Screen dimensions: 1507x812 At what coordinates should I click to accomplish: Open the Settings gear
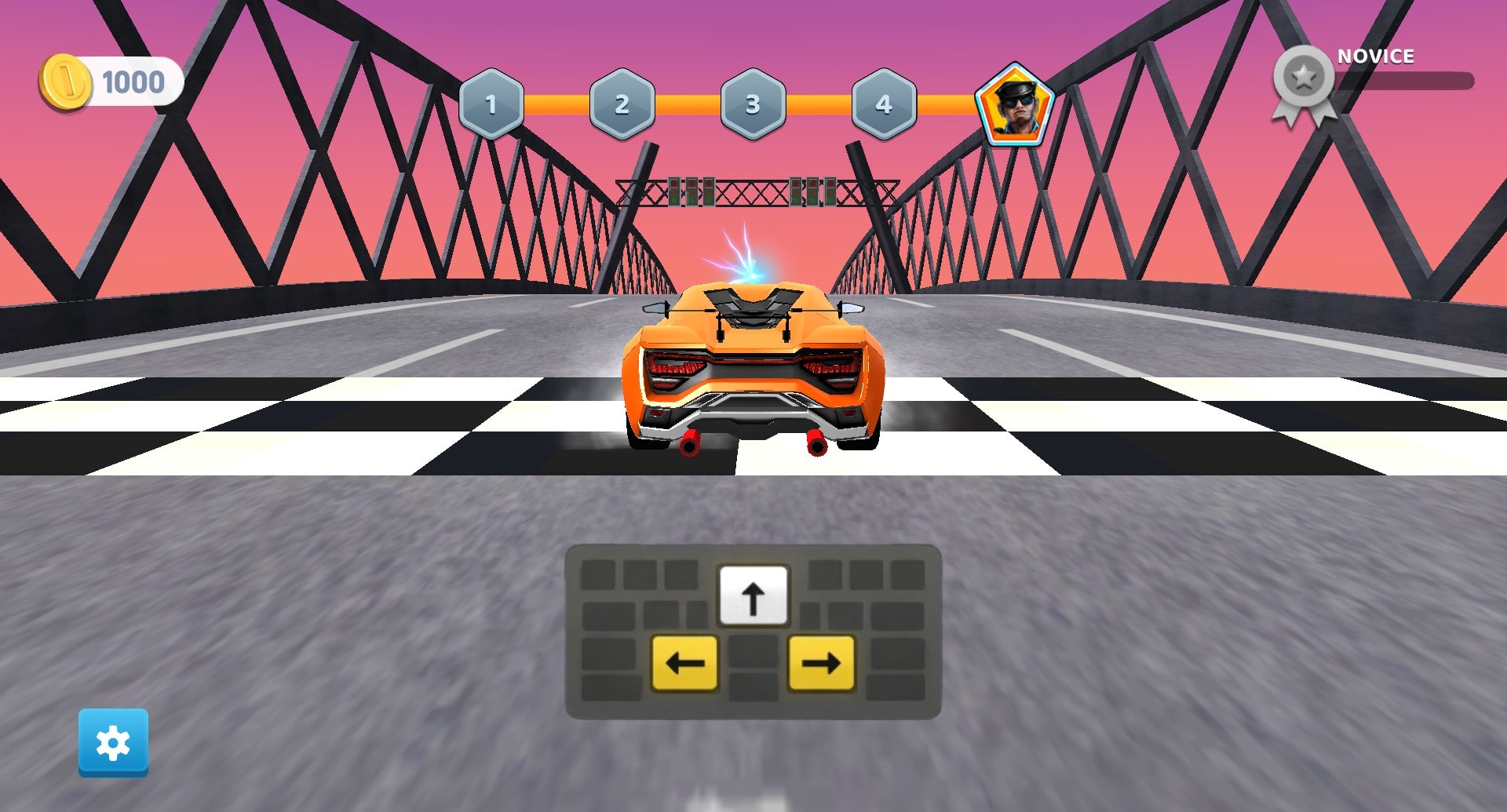114,741
